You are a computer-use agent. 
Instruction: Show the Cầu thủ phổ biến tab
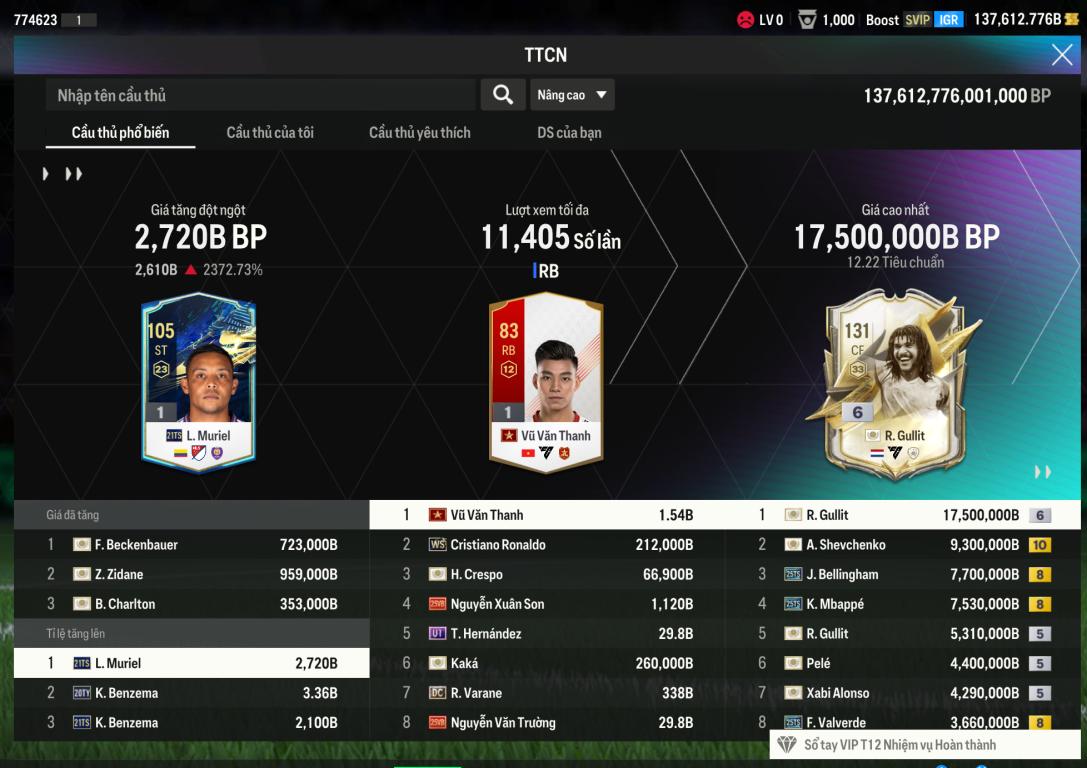tap(120, 132)
